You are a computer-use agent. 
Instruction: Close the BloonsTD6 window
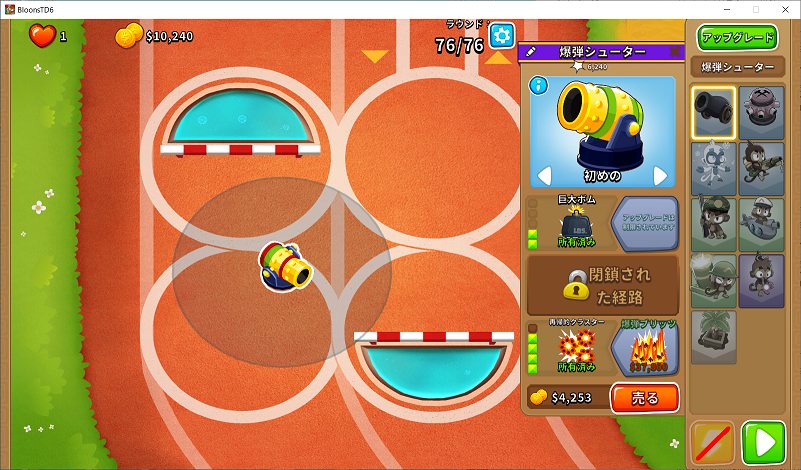coord(782,9)
